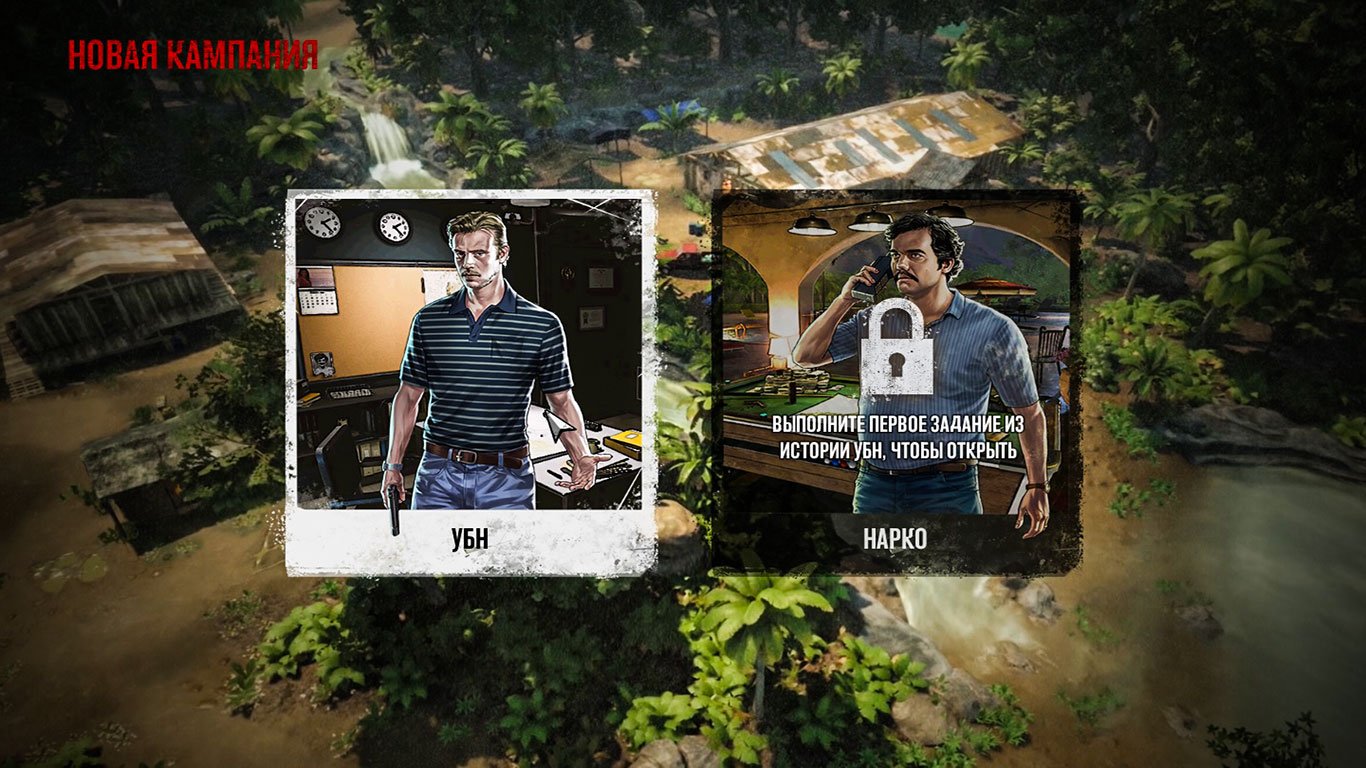Viewport: 1366px width, 768px height.
Task: Click the НАРКО label under Escobar's portrait
Action: click(x=897, y=537)
